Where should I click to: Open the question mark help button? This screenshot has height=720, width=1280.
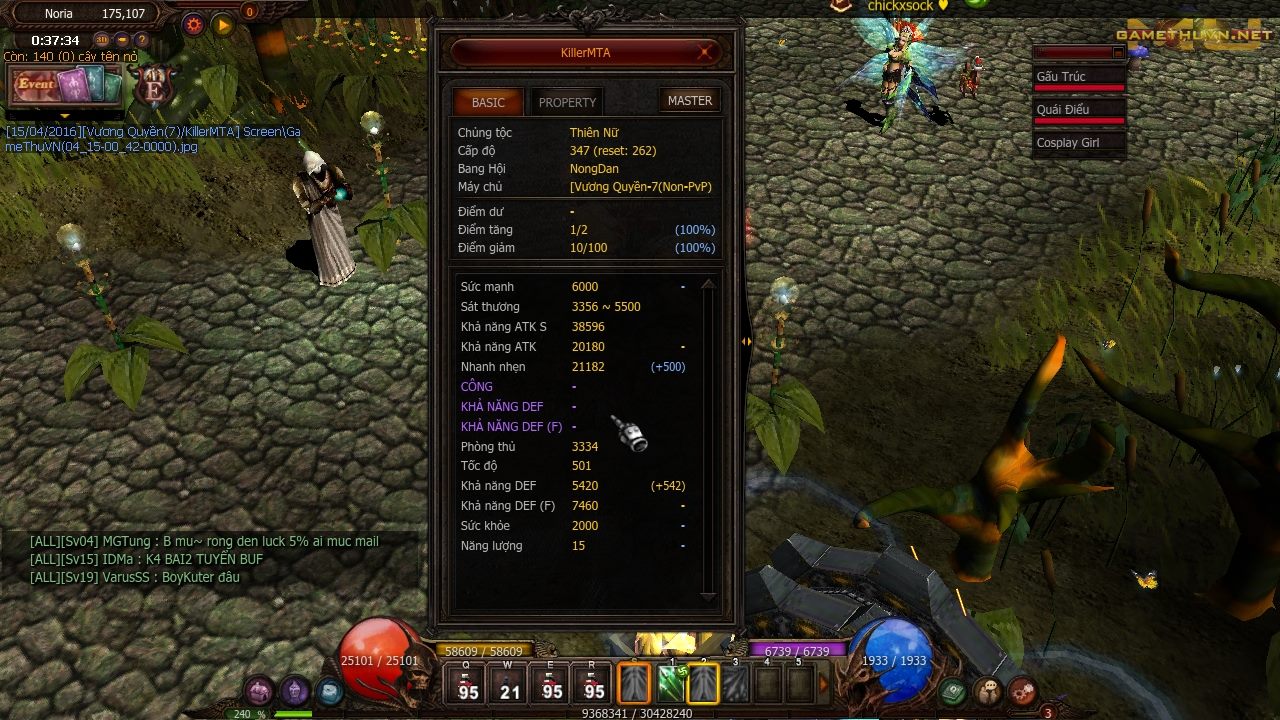pos(142,40)
